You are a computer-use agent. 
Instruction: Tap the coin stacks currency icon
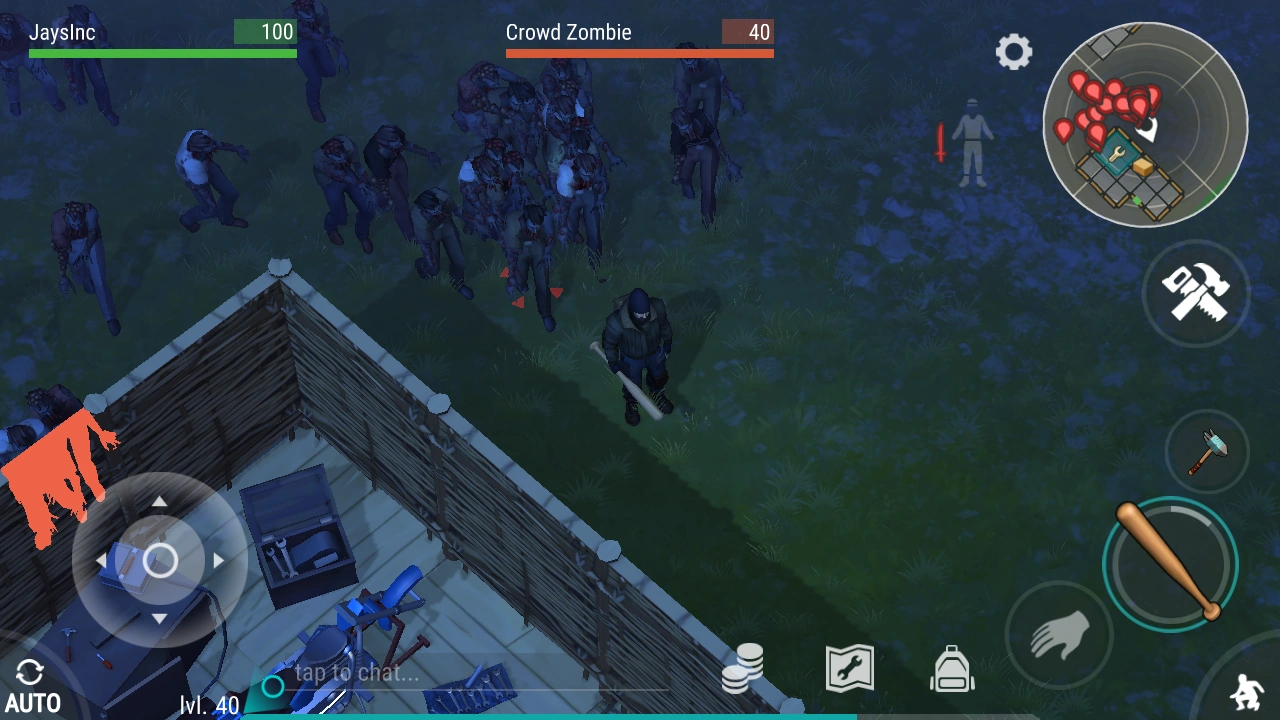coord(743,667)
